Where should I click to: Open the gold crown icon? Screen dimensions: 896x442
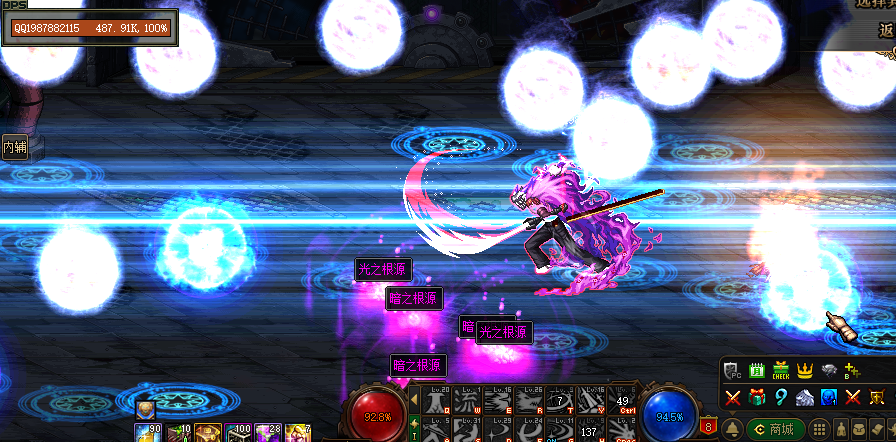(805, 371)
